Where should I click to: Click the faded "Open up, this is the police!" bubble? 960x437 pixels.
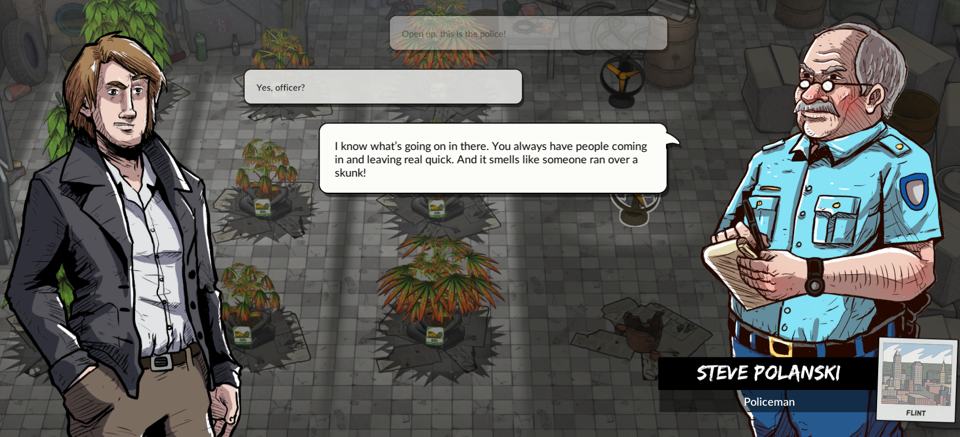pos(528,34)
